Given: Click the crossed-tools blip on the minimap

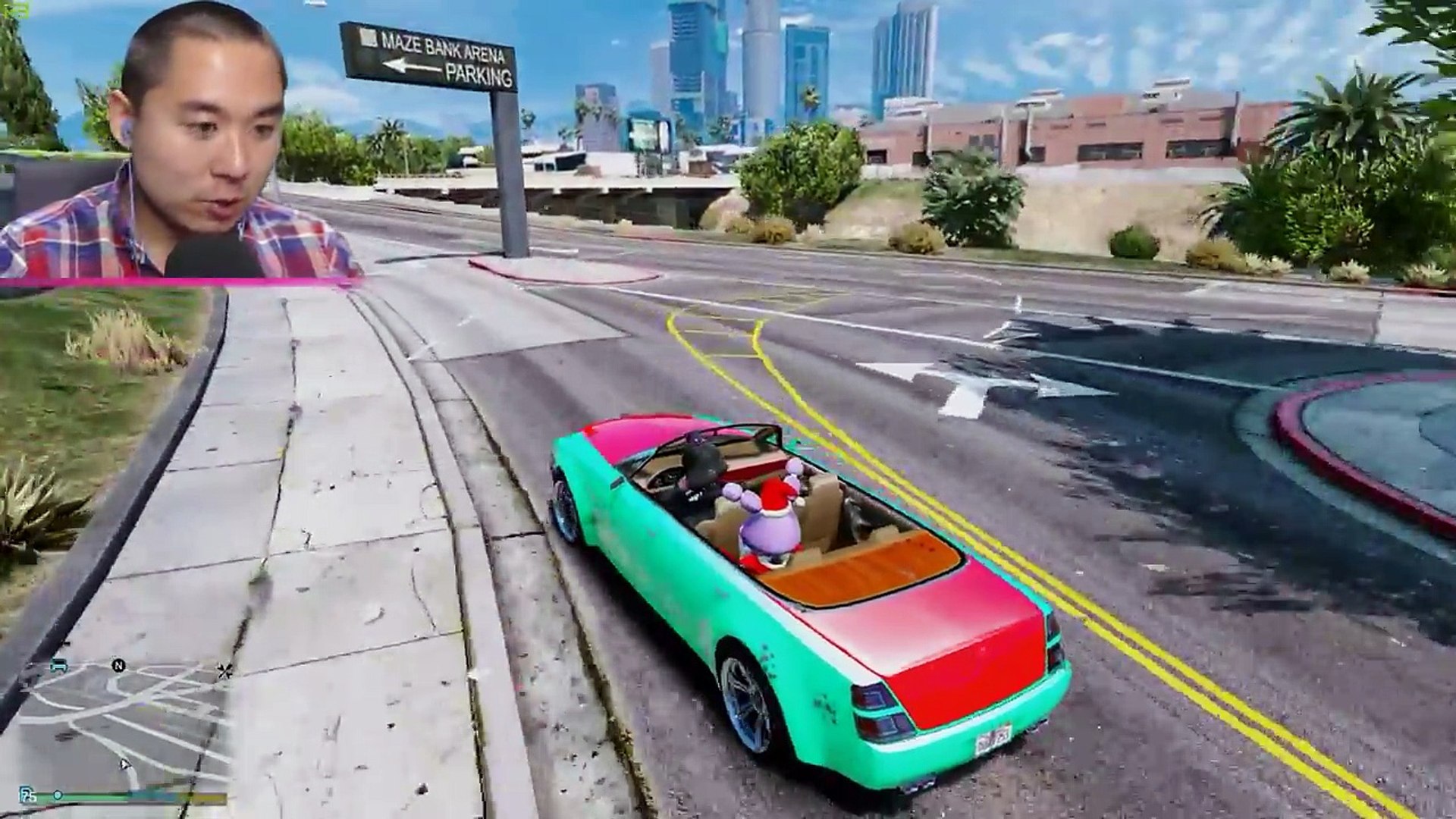Looking at the screenshot, I should pyautogui.click(x=224, y=670).
